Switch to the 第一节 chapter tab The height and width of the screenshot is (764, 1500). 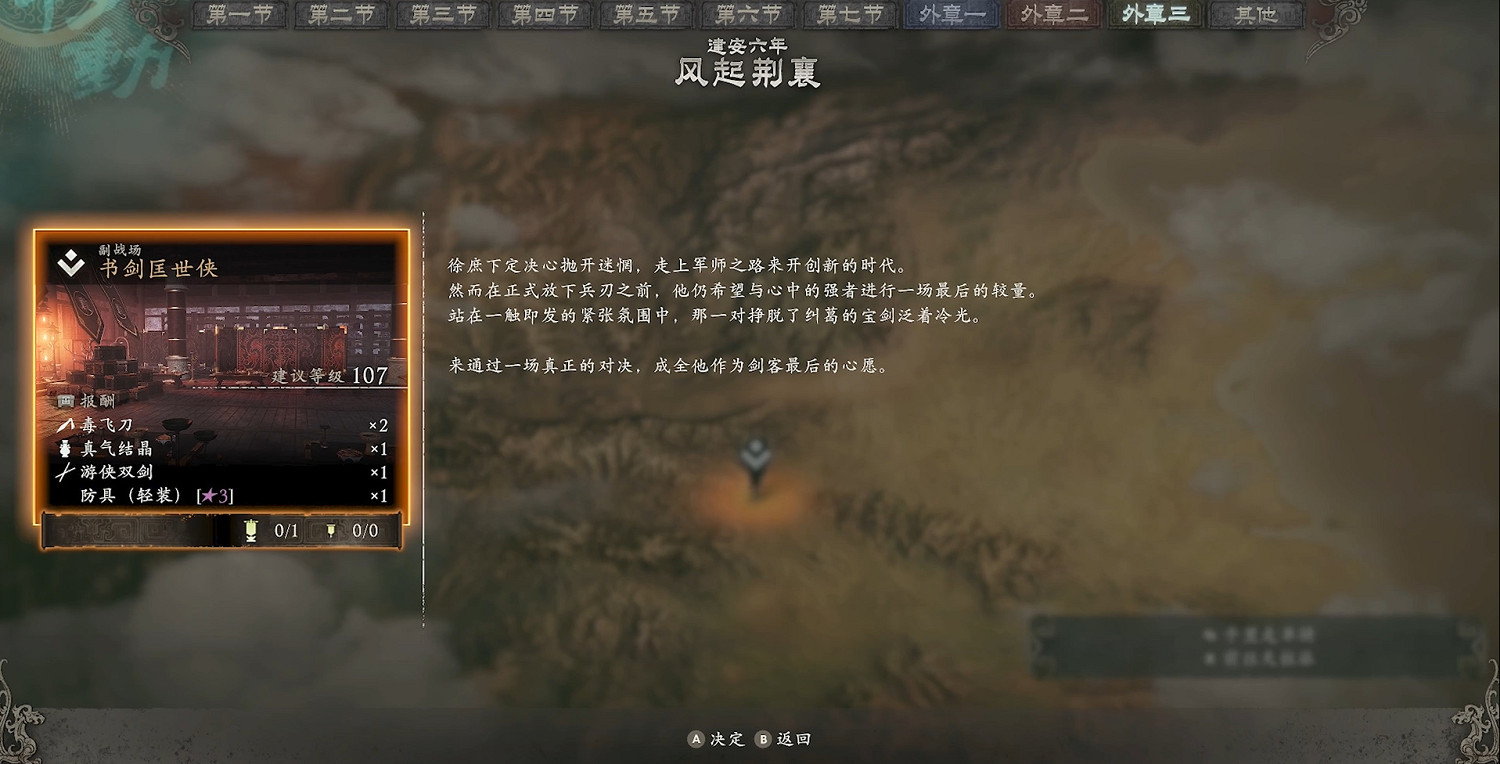238,15
